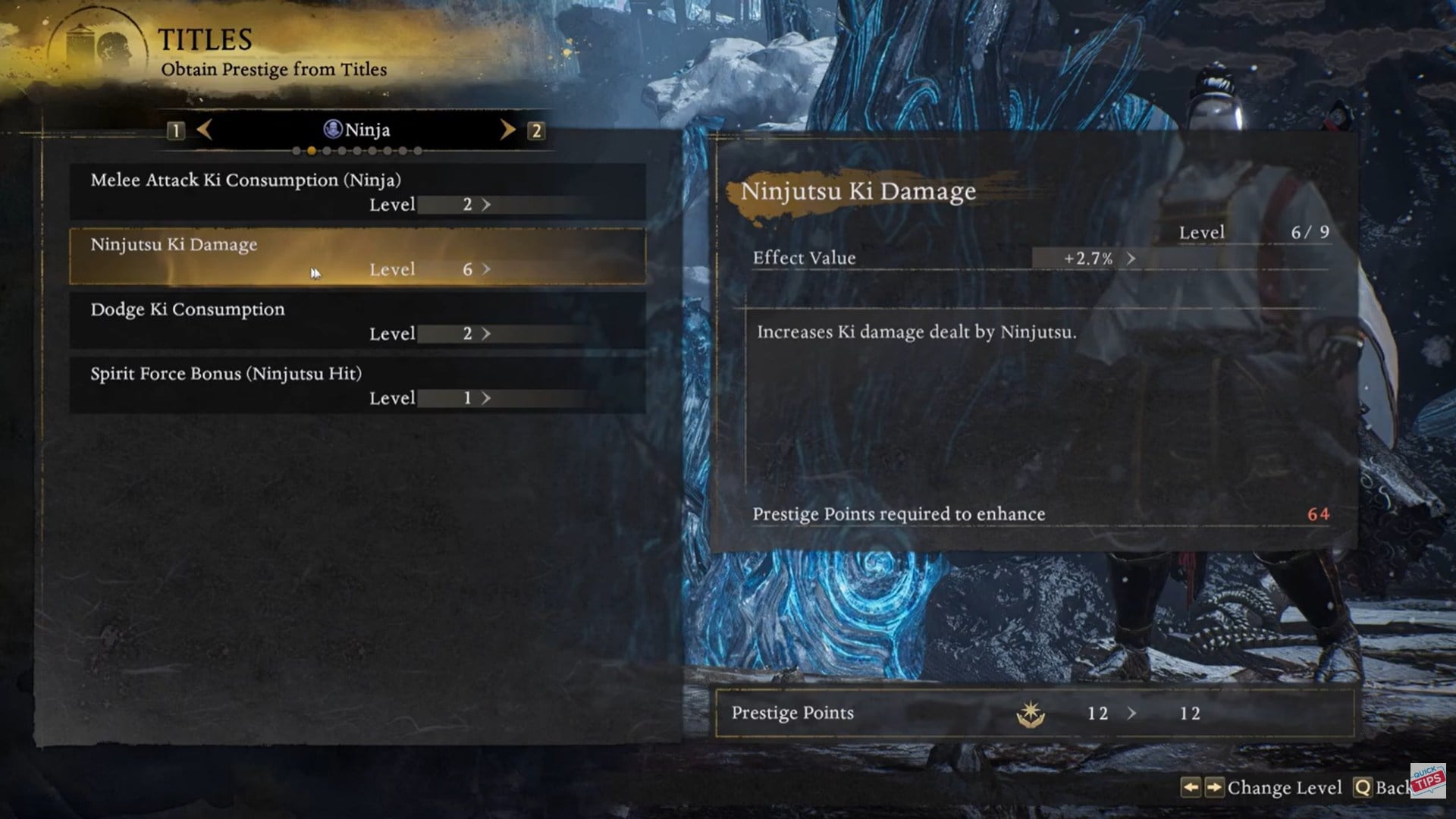Click the Back button

point(1383,788)
